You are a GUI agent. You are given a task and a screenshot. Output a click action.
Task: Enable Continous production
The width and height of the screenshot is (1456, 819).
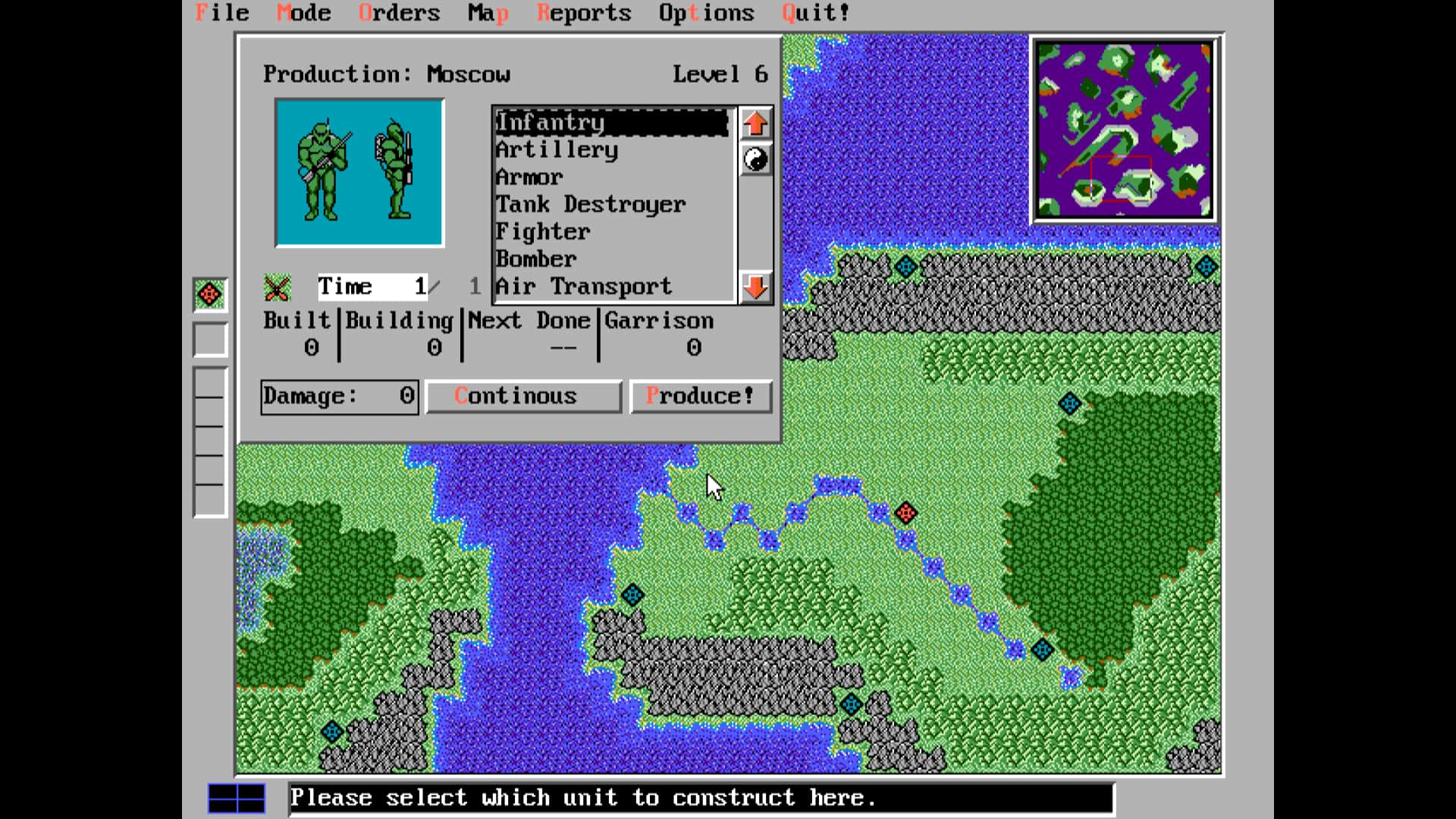(522, 395)
